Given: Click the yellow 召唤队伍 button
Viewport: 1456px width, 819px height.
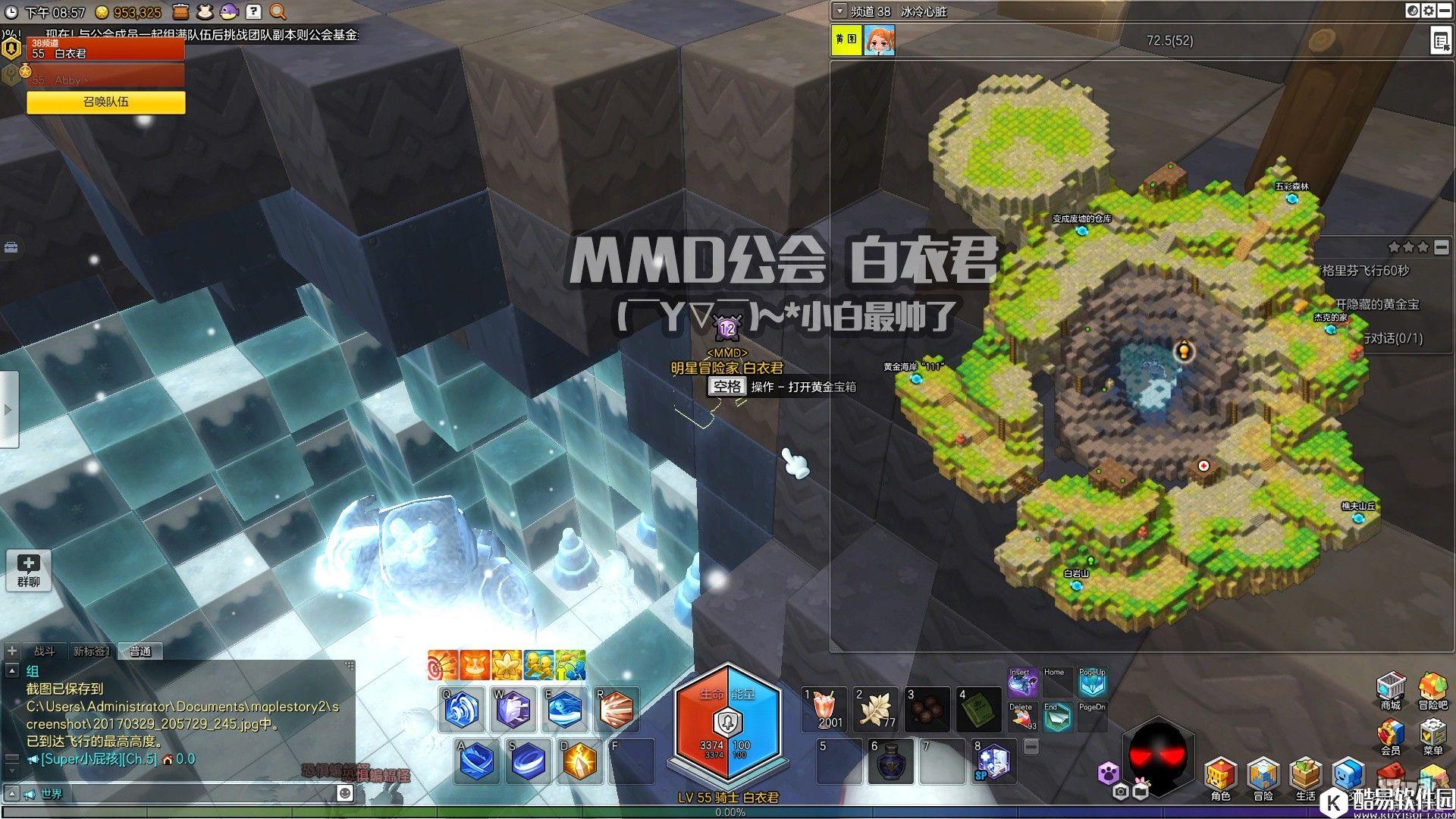Looking at the screenshot, I should [x=106, y=102].
